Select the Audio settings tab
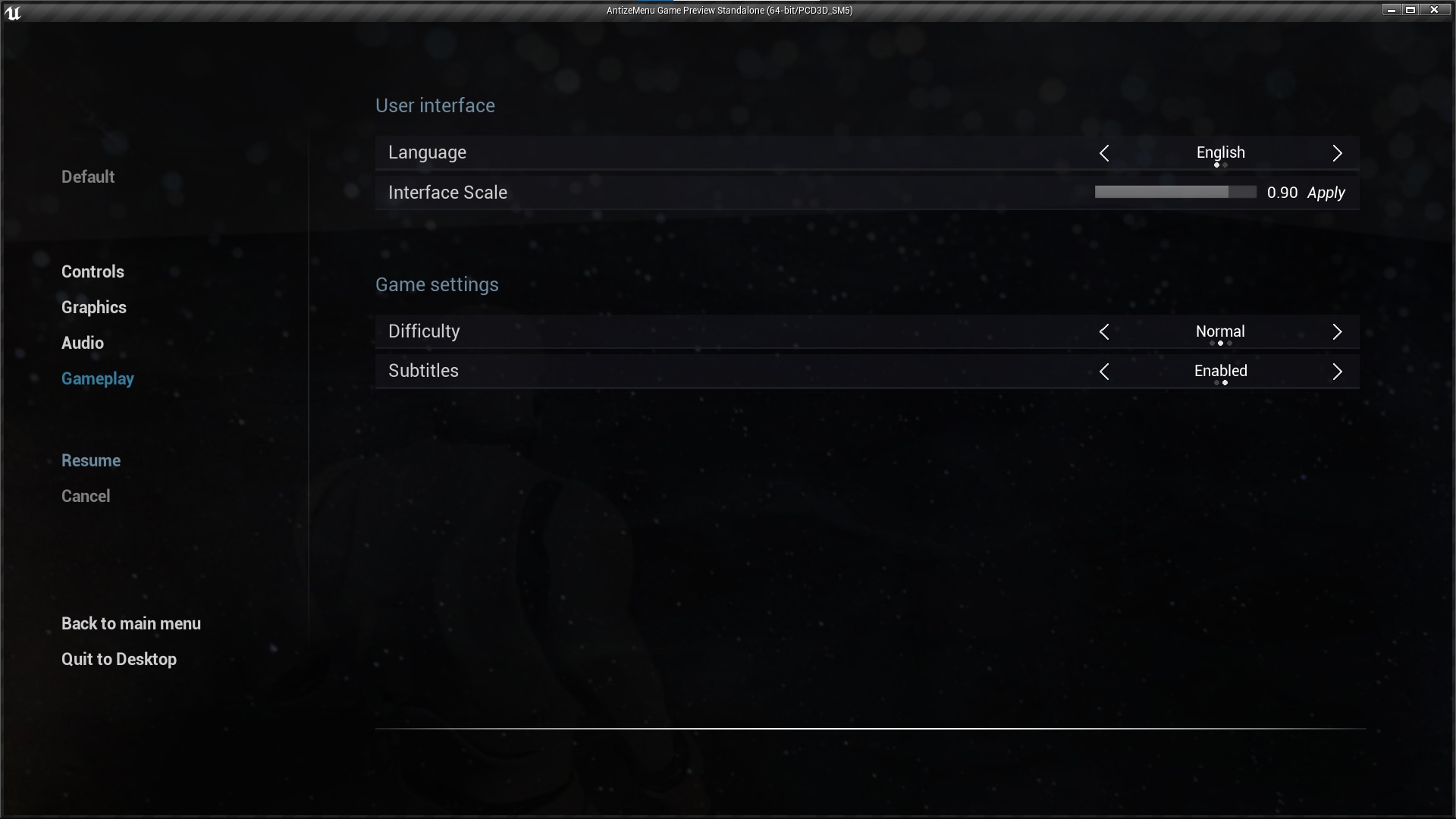This screenshot has width=1456, height=819. click(x=81, y=343)
